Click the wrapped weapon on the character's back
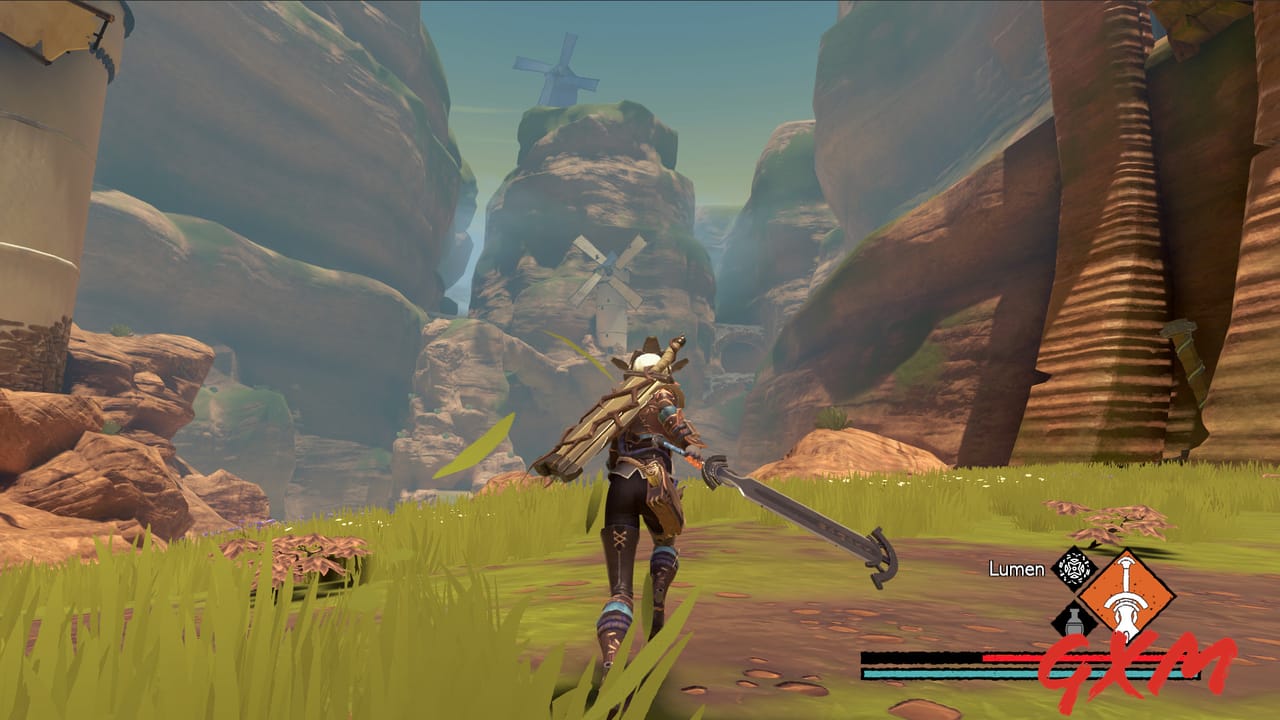This screenshot has height=720, width=1280. coord(600,410)
